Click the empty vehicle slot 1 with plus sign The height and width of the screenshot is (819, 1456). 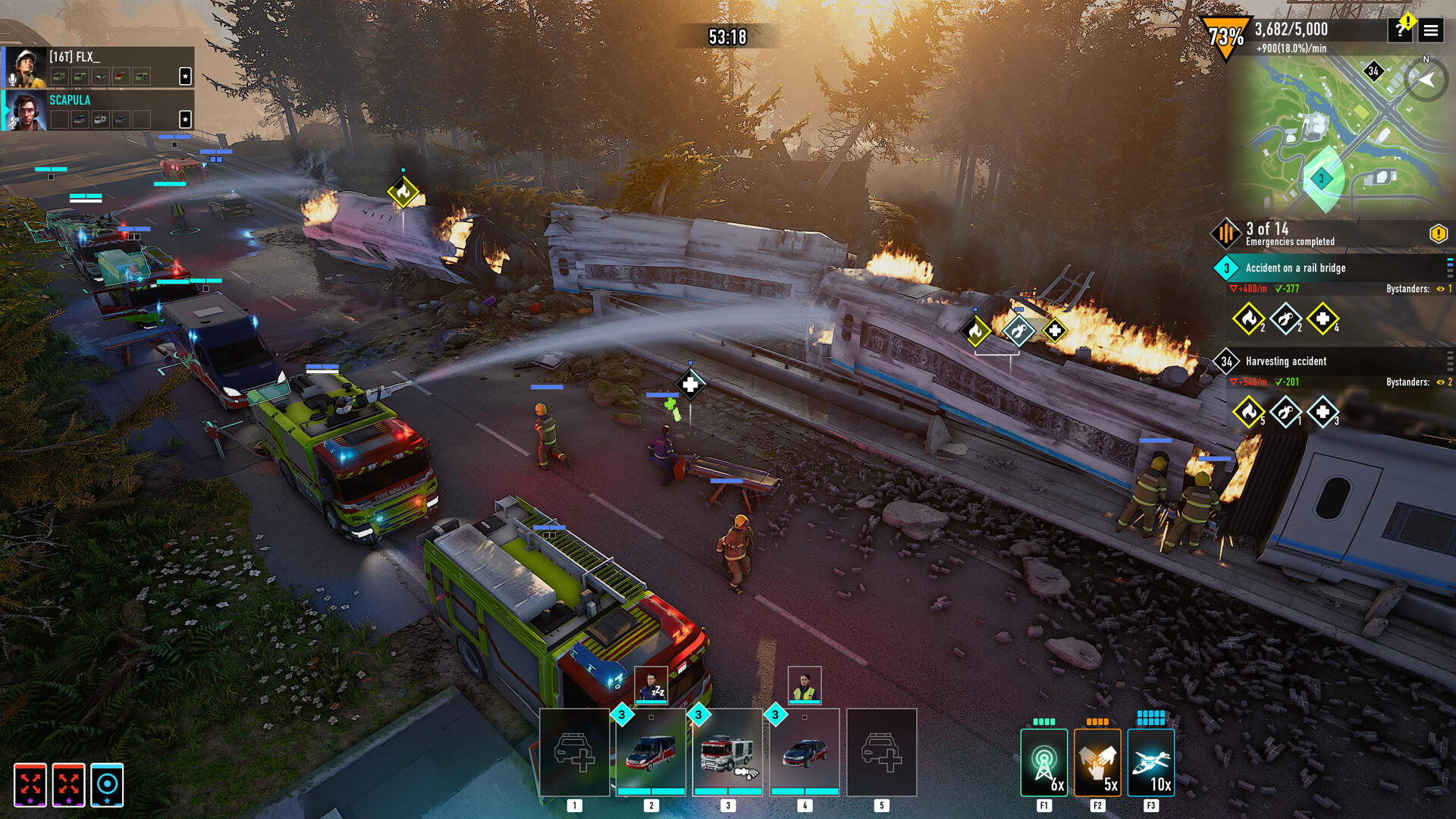(576, 751)
